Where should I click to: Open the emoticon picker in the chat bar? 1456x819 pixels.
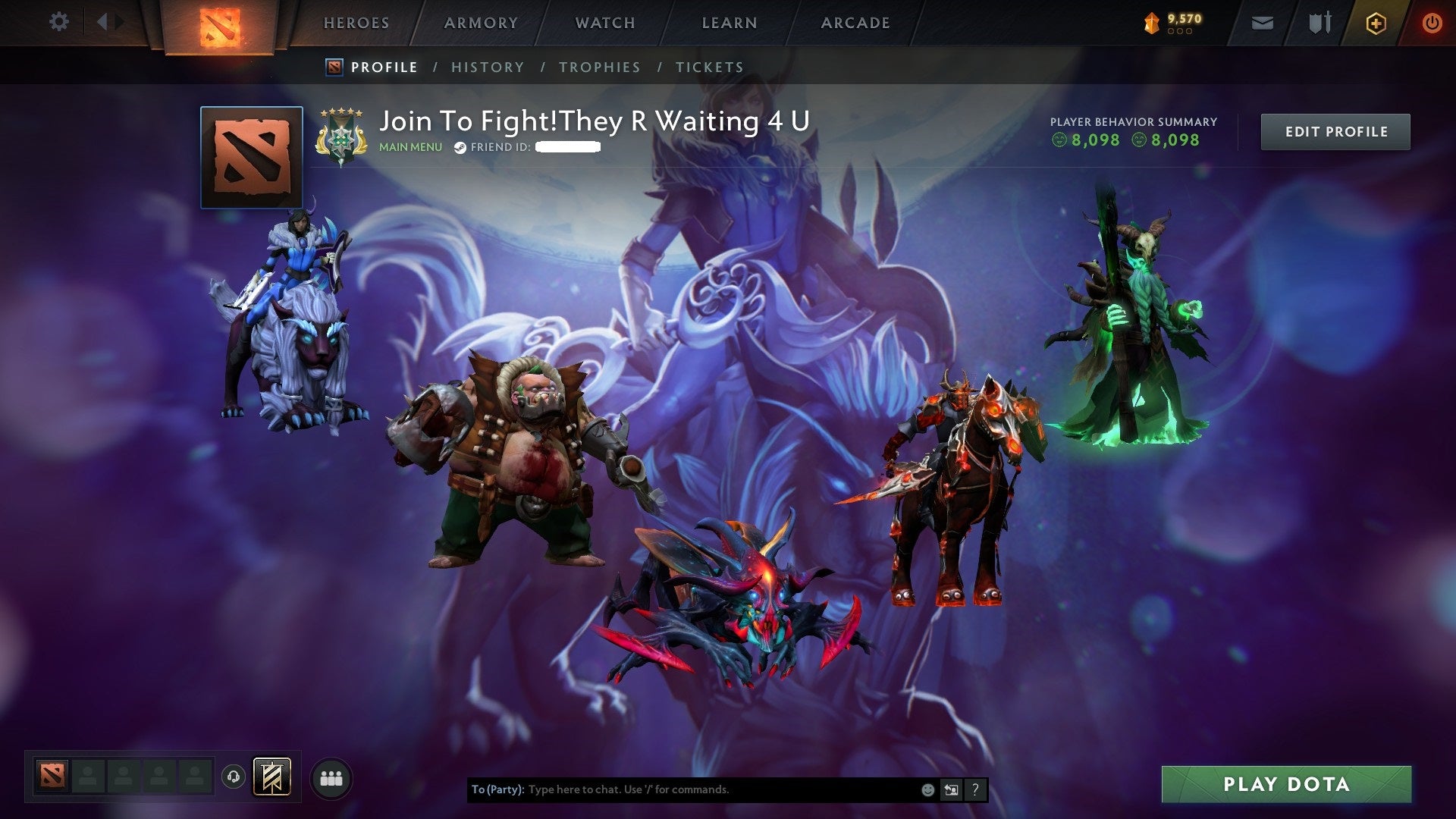tap(927, 789)
